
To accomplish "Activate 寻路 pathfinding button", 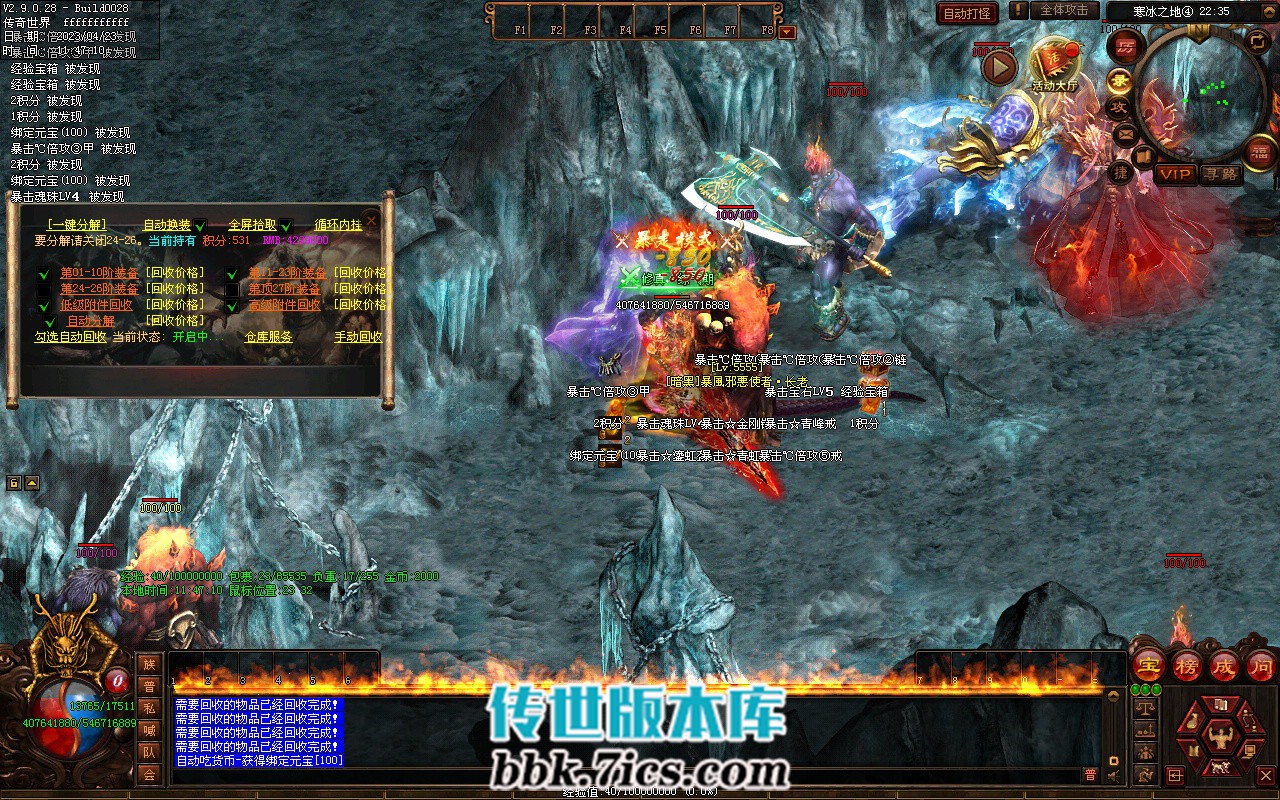I will (1220, 174).
